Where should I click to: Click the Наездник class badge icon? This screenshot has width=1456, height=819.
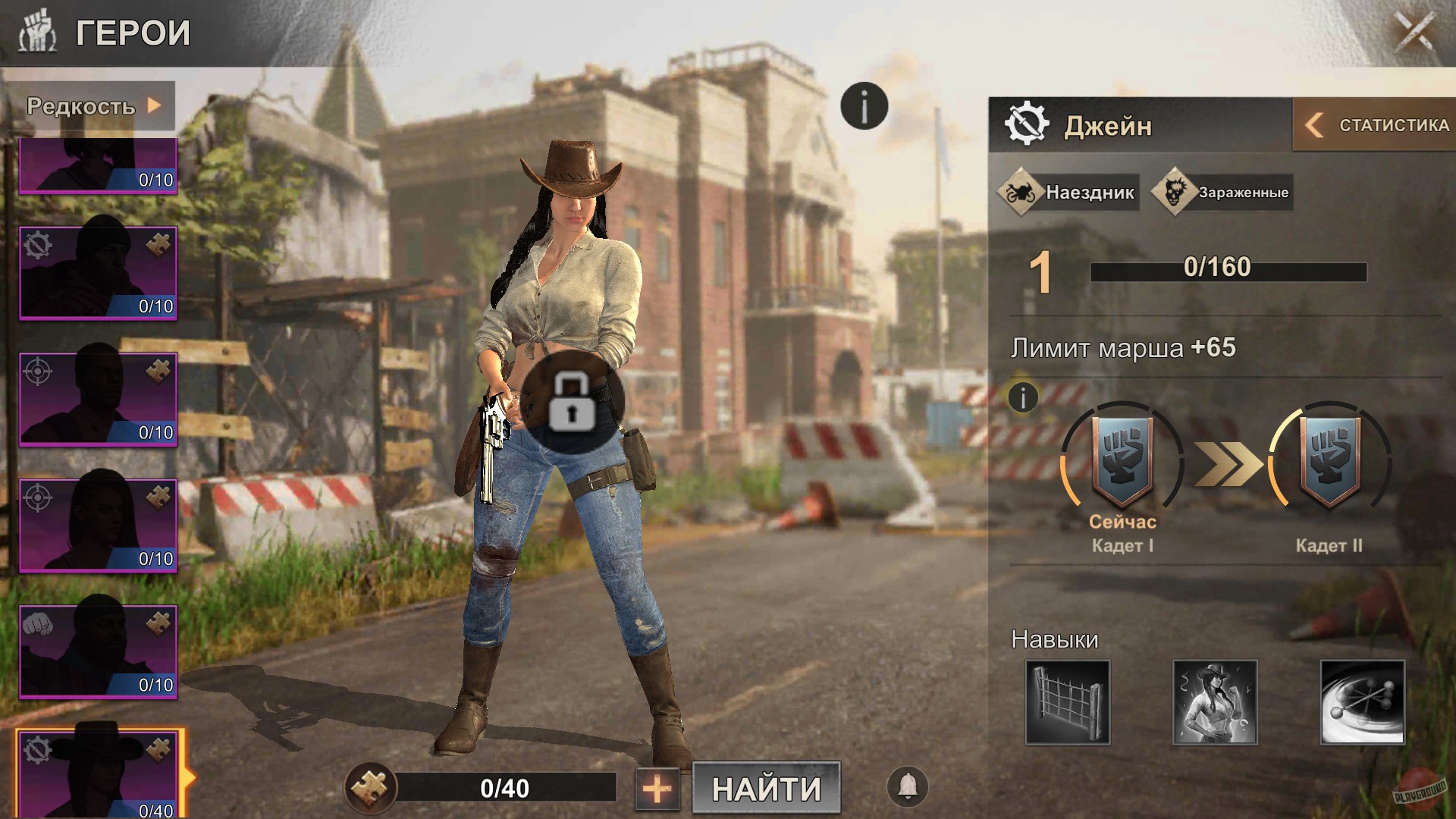(x=1022, y=192)
